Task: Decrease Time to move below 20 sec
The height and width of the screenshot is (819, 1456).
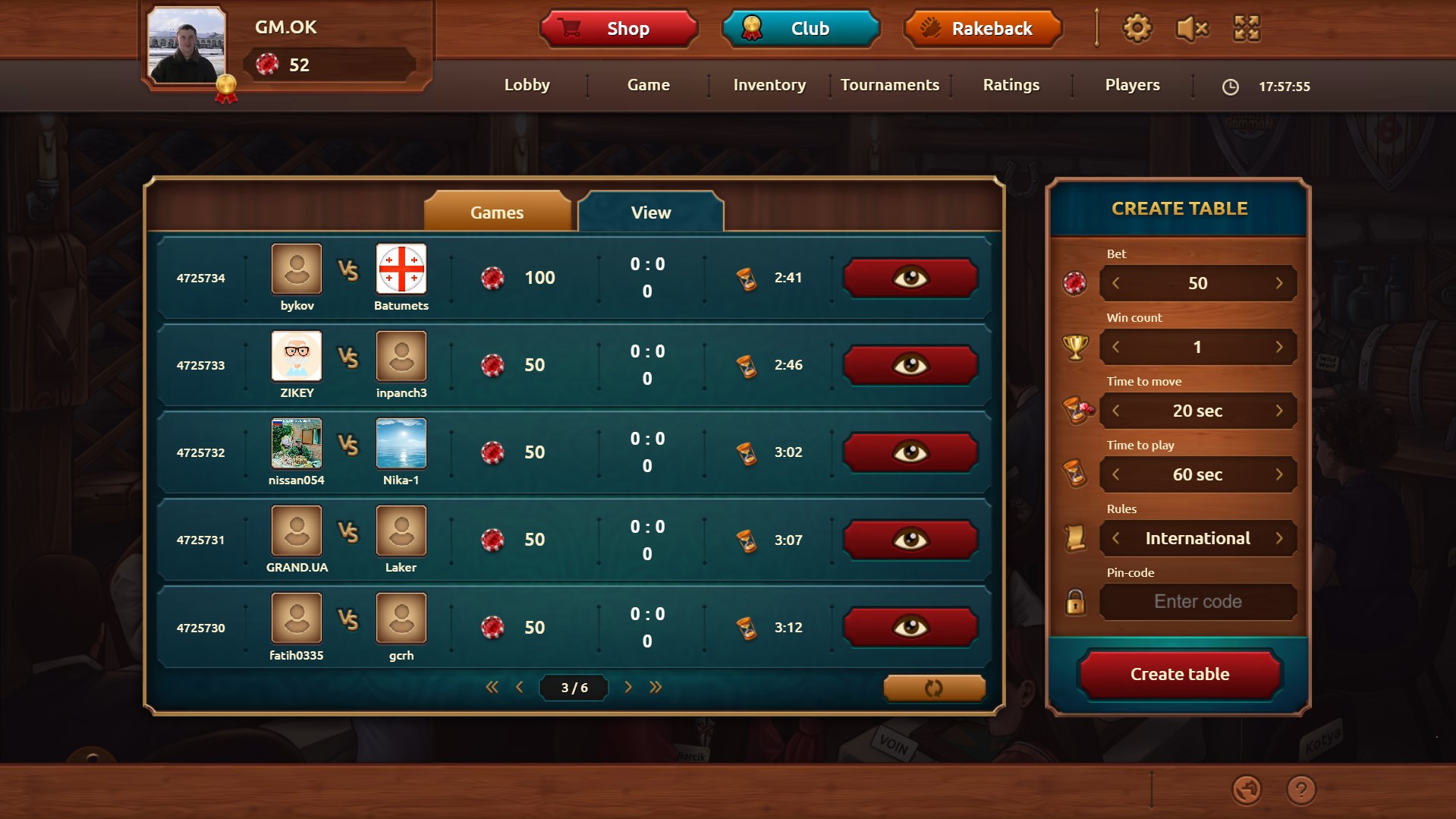Action: coord(1116,411)
